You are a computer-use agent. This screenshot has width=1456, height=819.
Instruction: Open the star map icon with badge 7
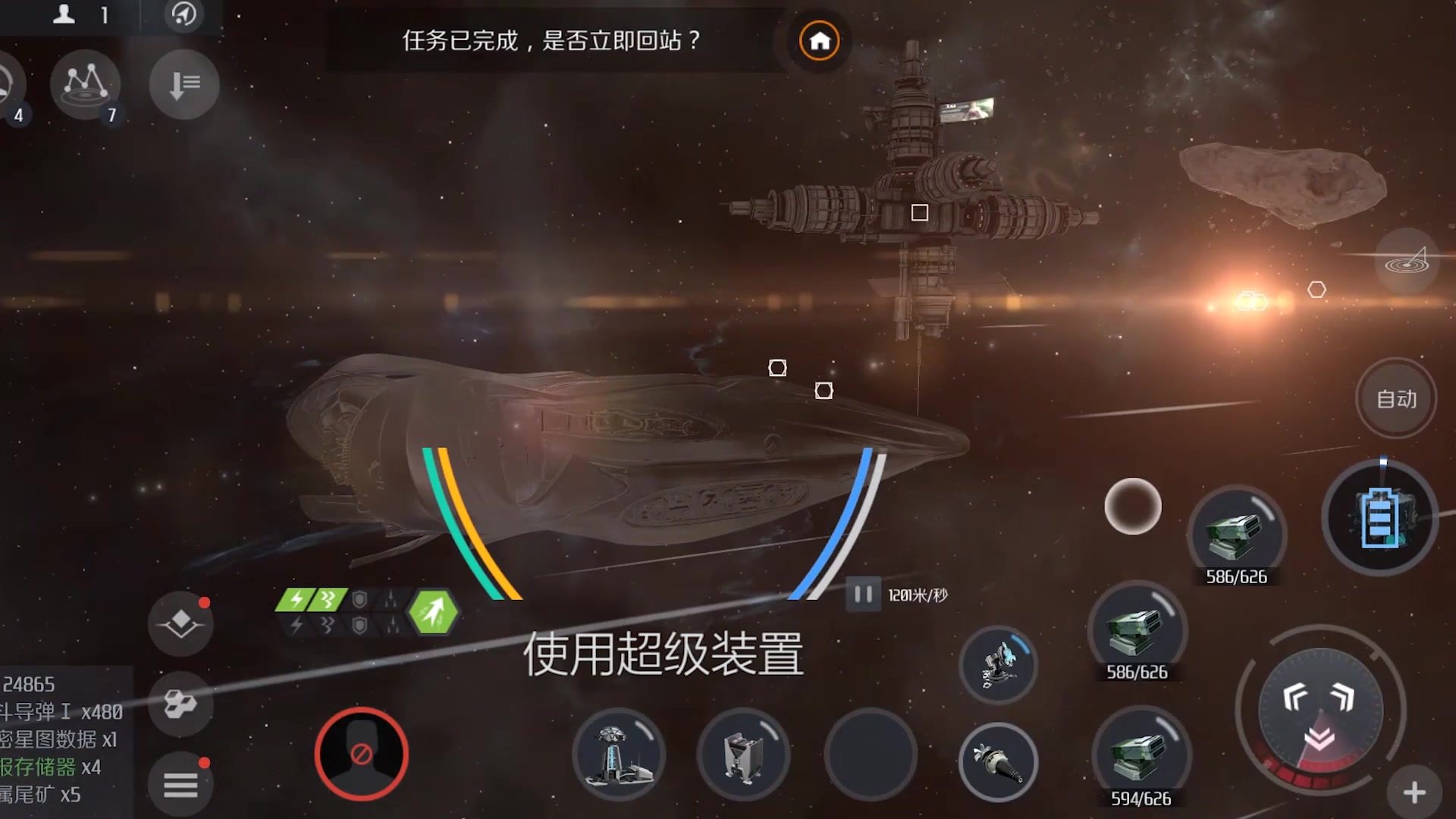[x=86, y=86]
